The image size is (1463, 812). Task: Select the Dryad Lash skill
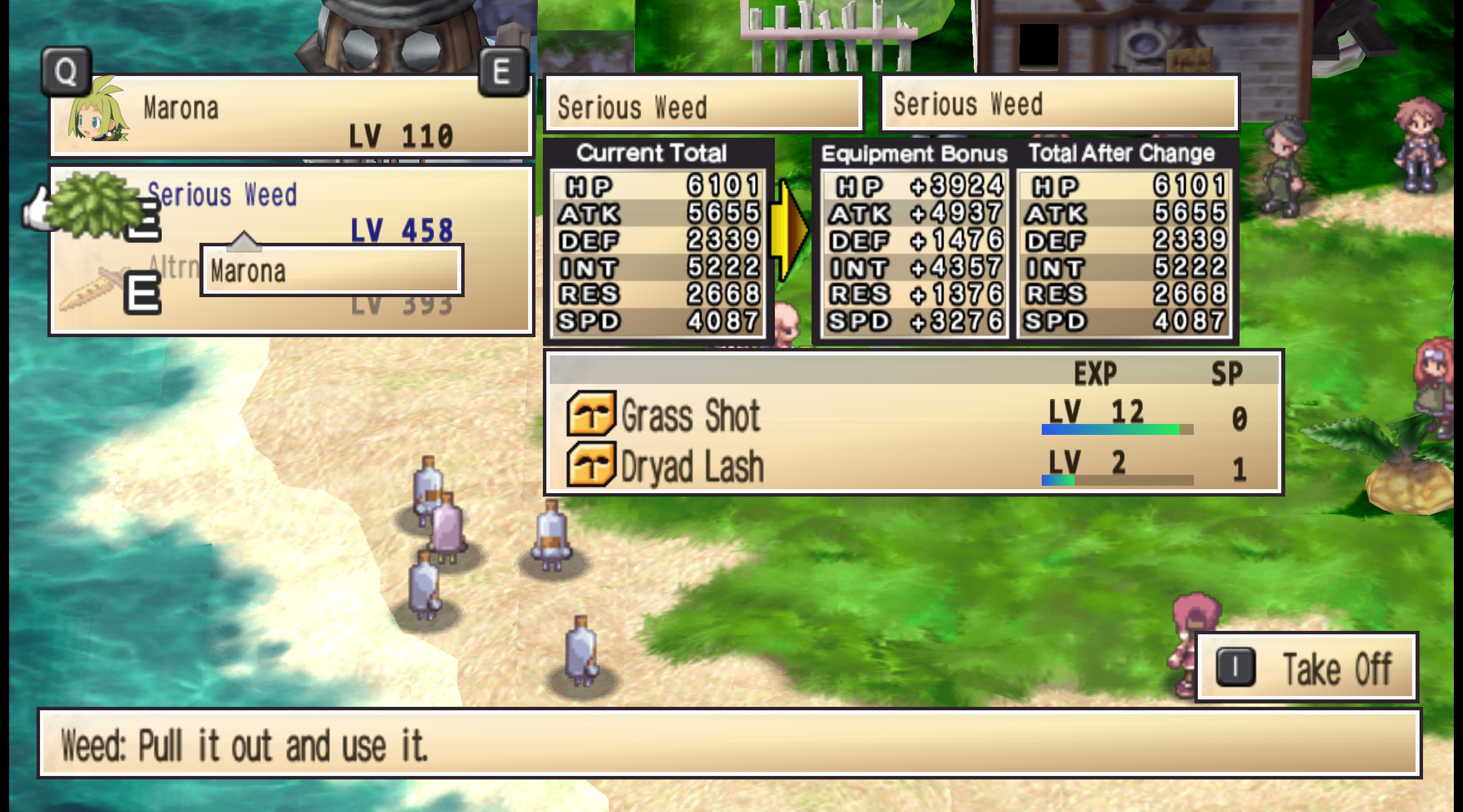[691, 467]
